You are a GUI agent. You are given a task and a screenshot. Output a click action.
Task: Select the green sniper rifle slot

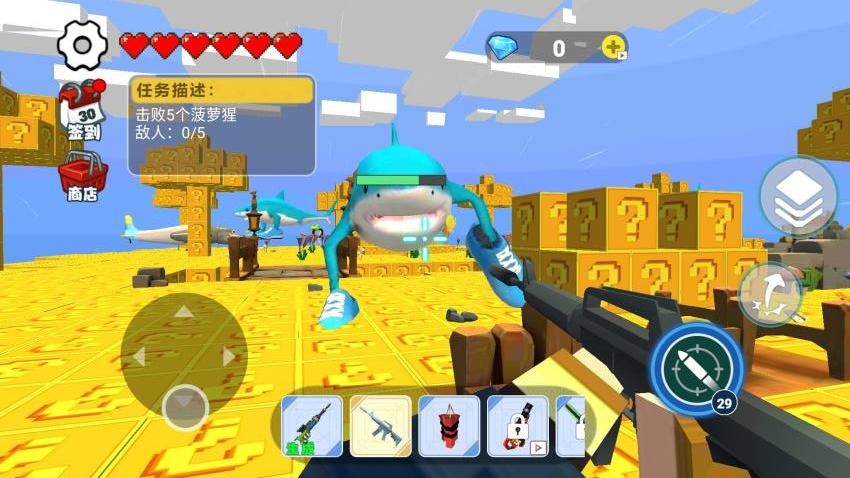(312, 426)
